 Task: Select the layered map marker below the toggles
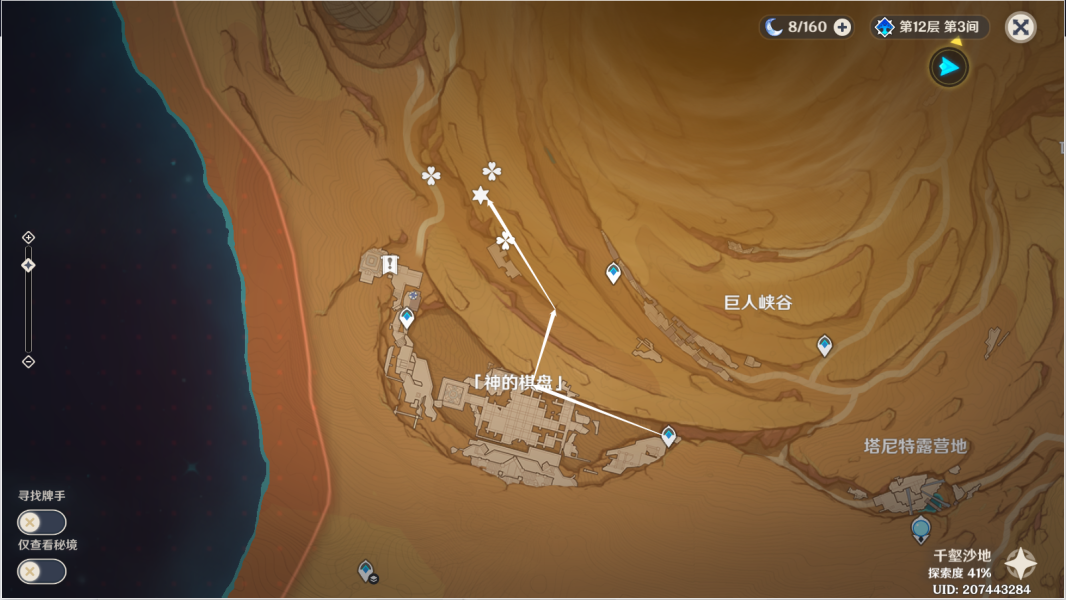click(366, 570)
